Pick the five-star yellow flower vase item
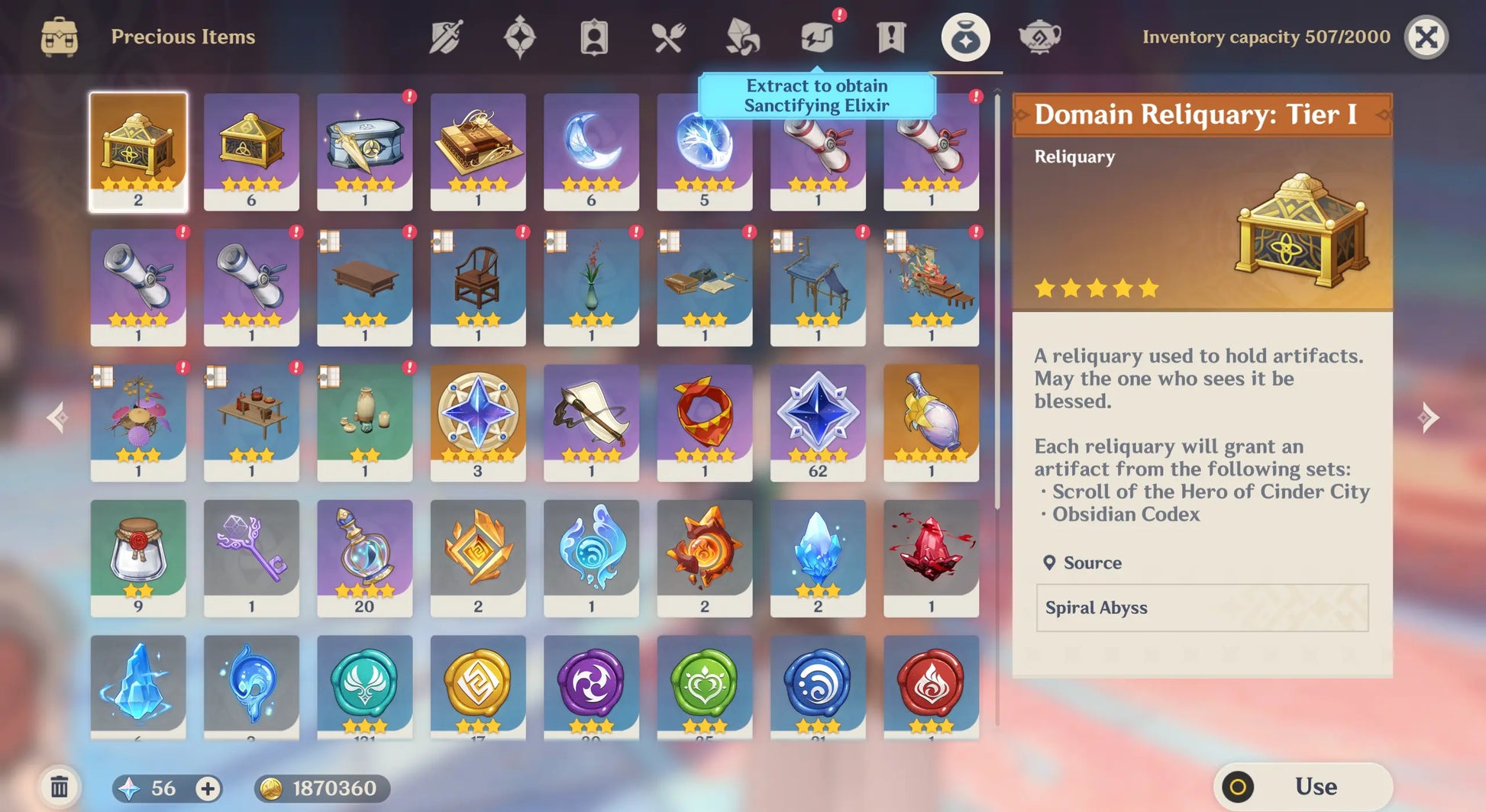This screenshot has width=1486, height=812. tap(931, 422)
